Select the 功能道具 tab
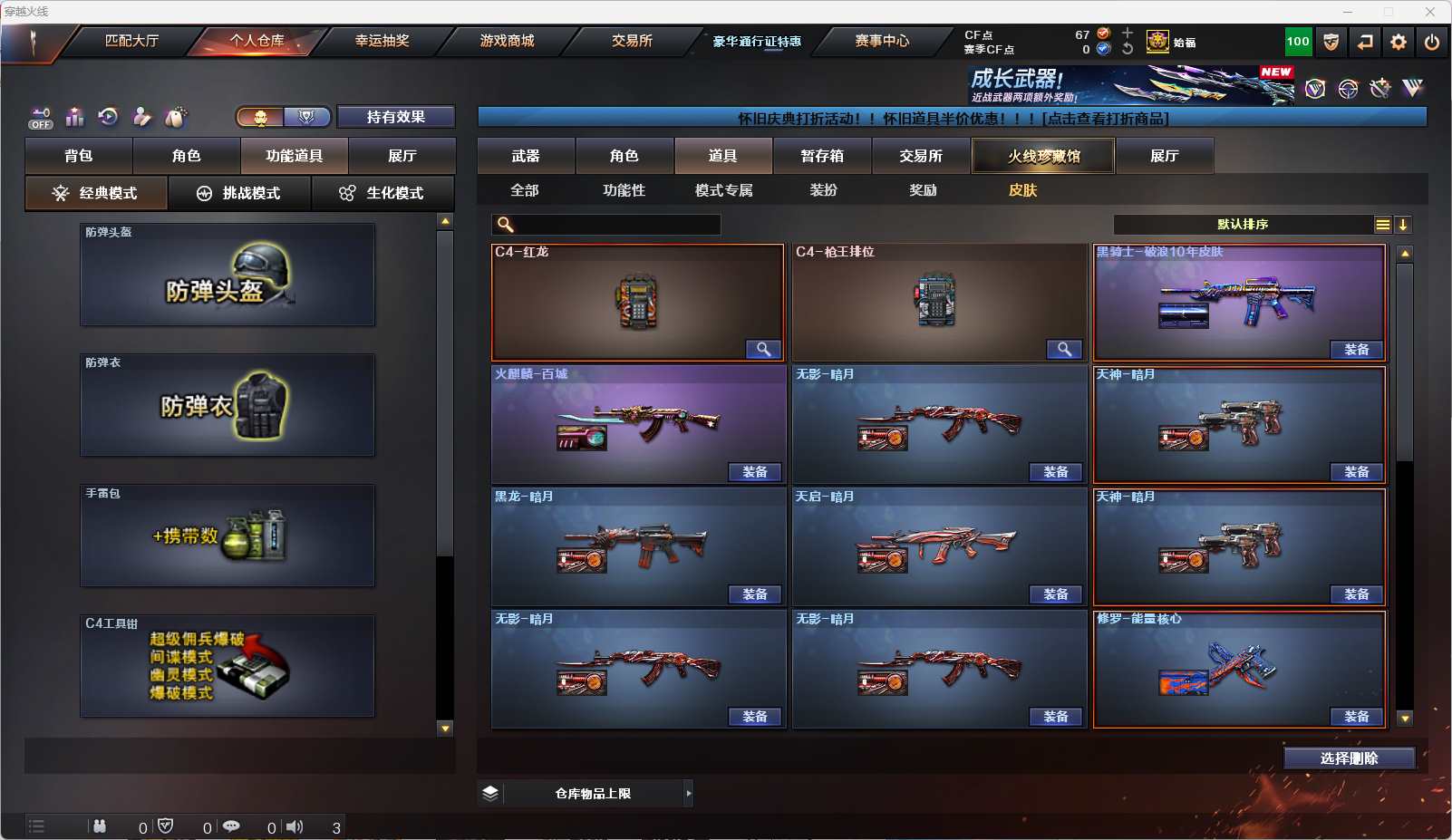The height and width of the screenshot is (840, 1452). click(x=294, y=156)
